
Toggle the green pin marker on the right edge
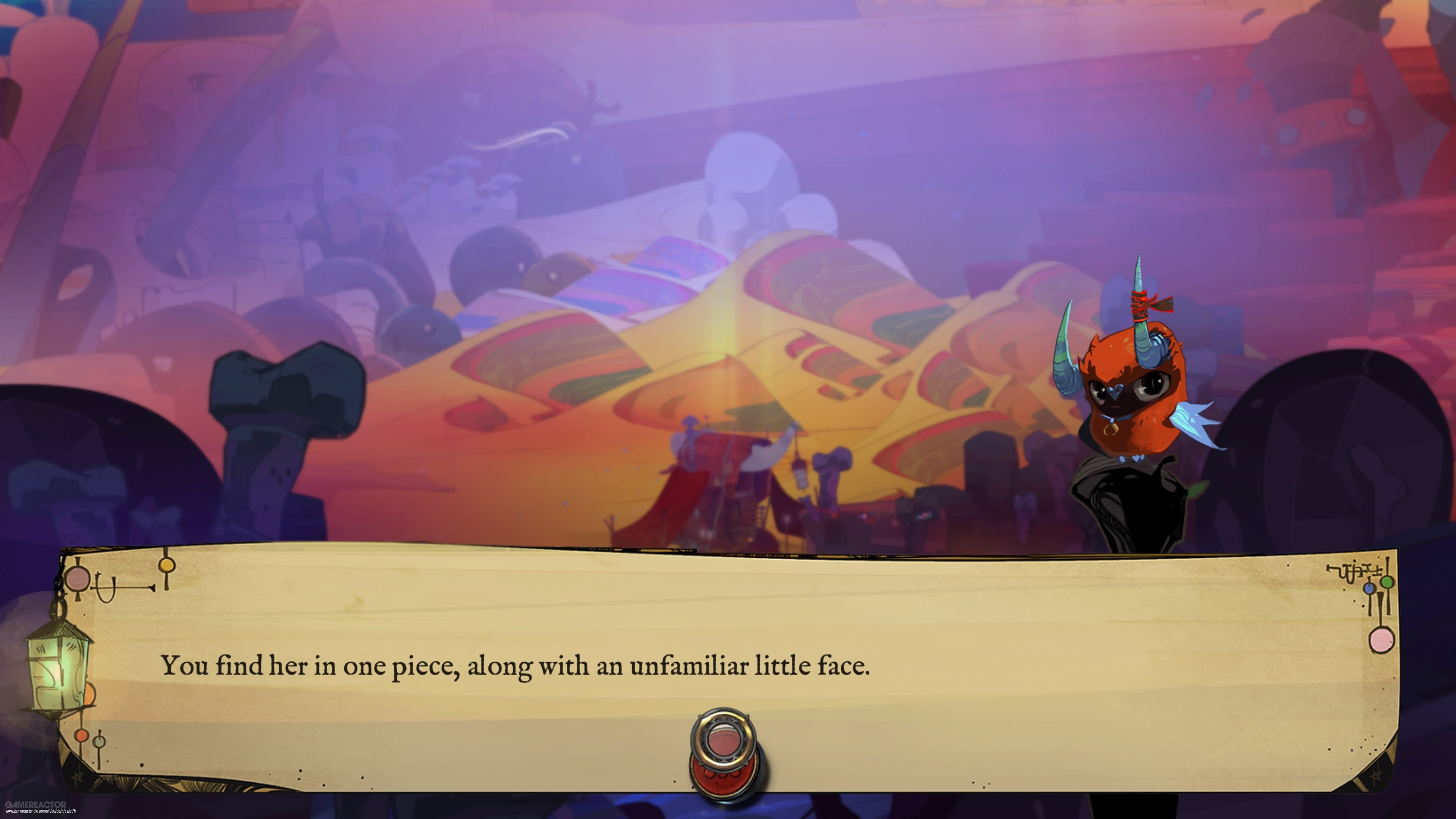[x=1387, y=582]
